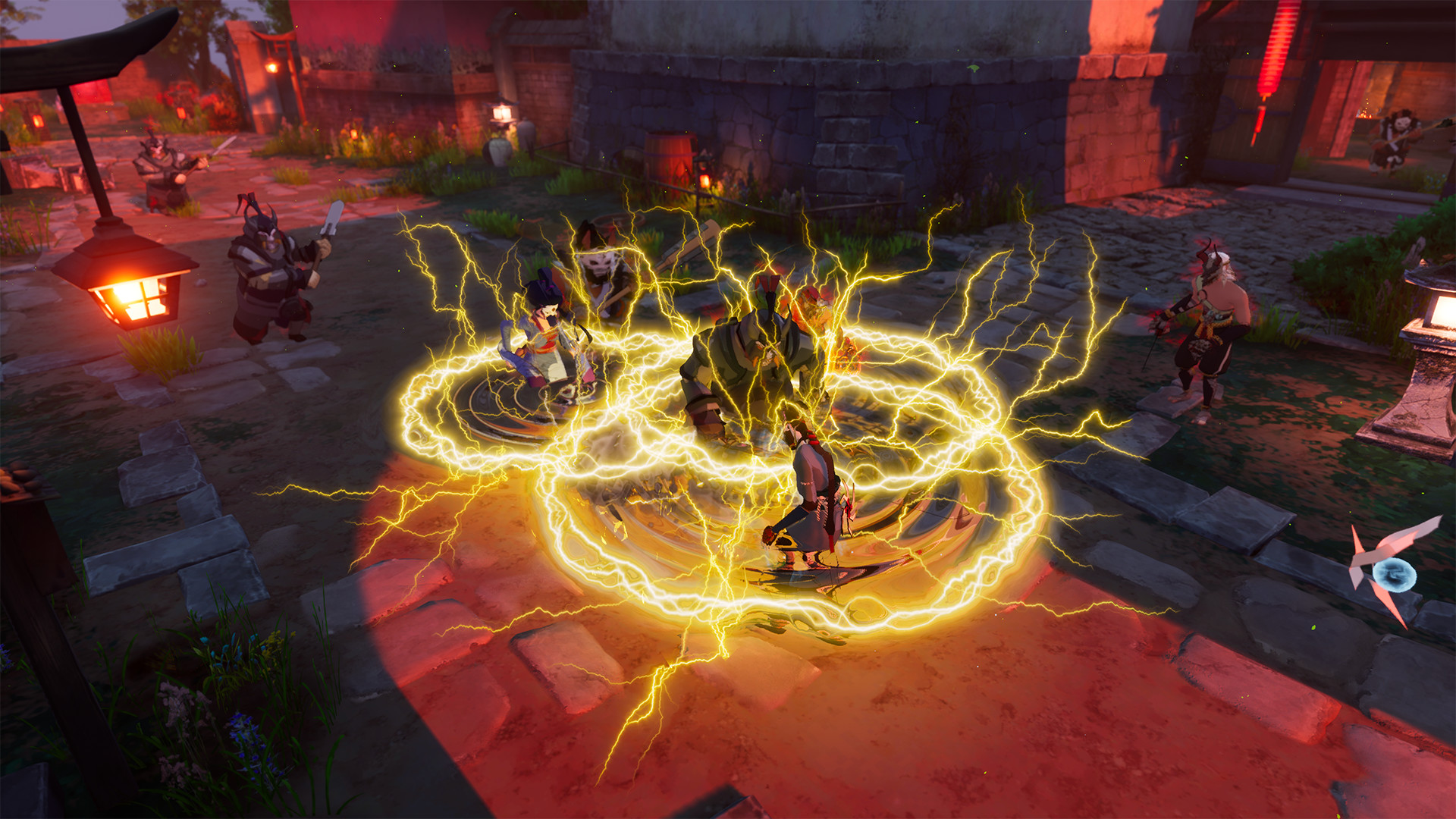Click the fox-masked enemy near the ogre
Viewport: 1456px width, 819px height.
pyautogui.click(x=599, y=265)
